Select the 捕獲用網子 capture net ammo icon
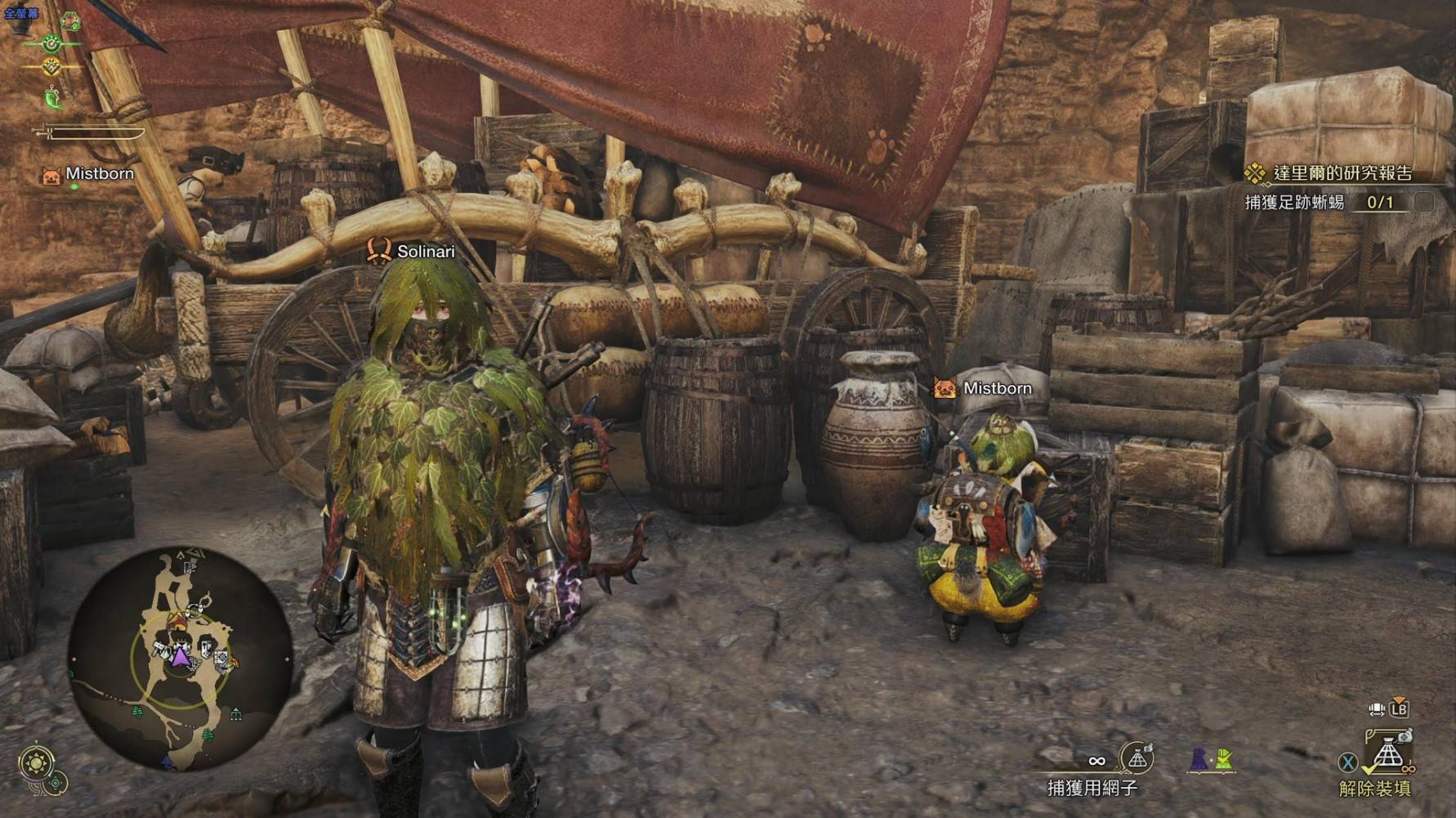The height and width of the screenshot is (818, 1456). click(1137, 759)
